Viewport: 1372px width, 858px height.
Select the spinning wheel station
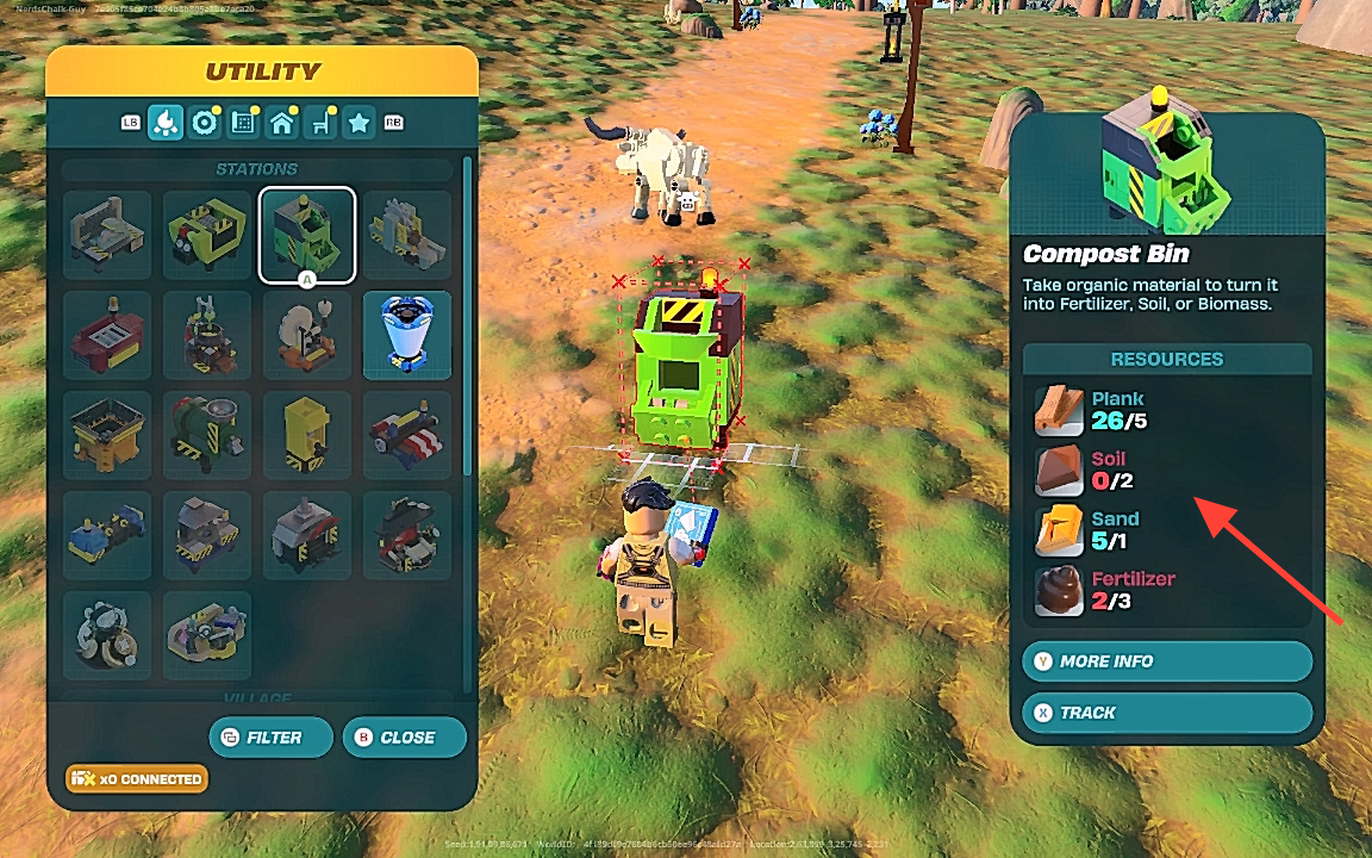click(307, 335)
